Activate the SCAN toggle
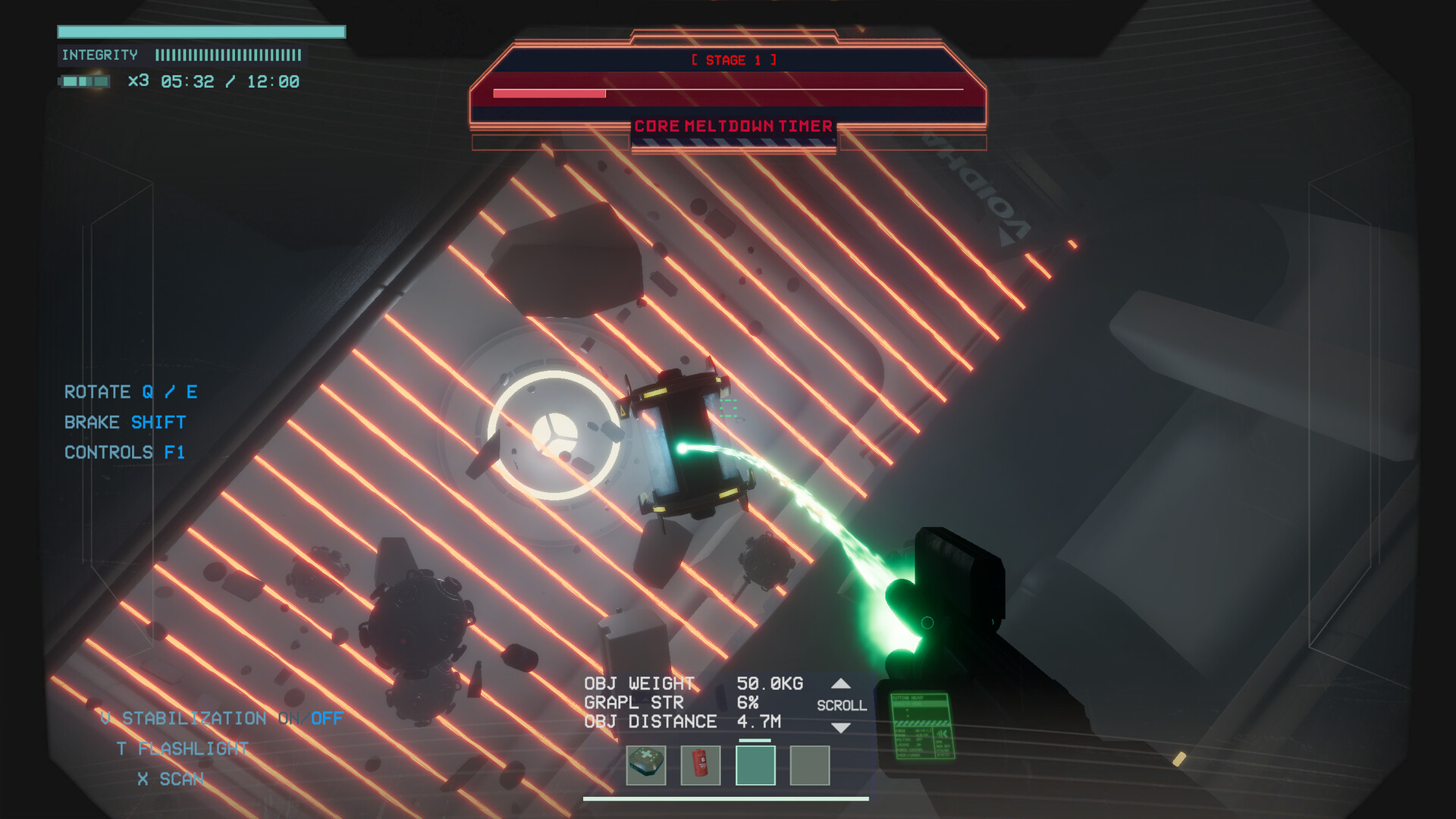The width and height of the screenshot is (1456, 819). coord(171,778)
